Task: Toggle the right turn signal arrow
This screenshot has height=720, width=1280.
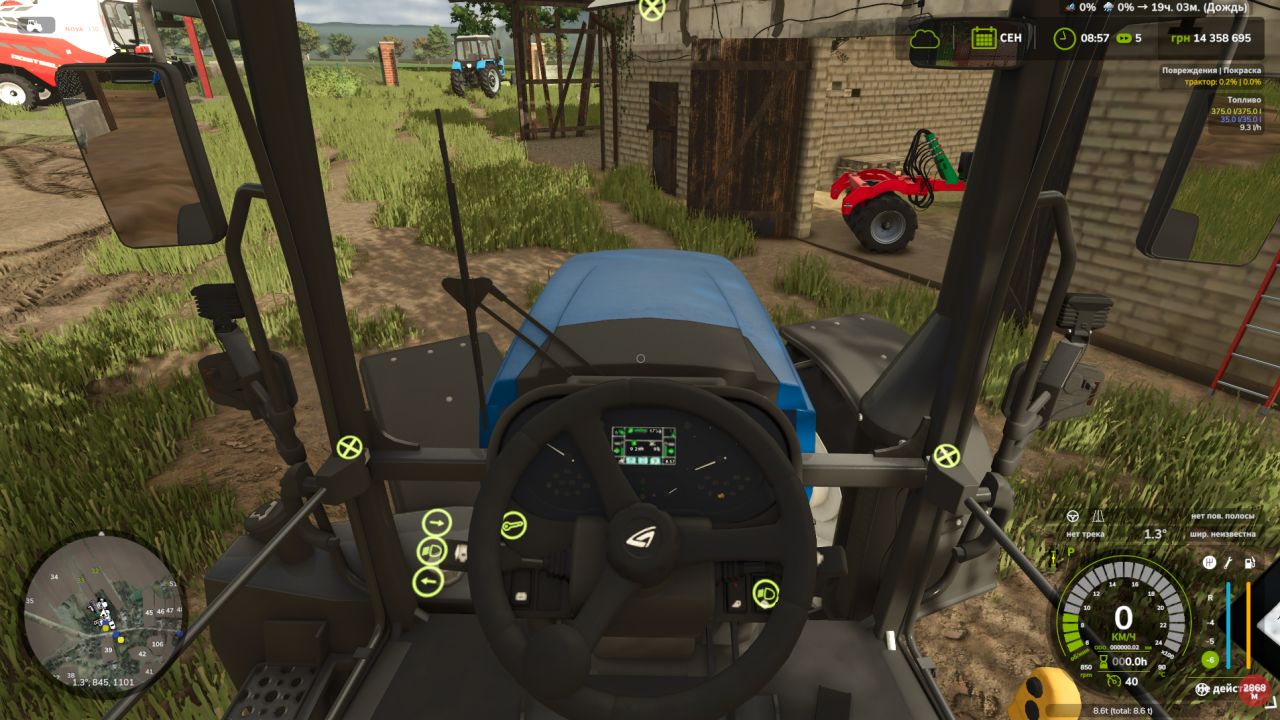Action: pyautogui.click(x=436, y=522)
